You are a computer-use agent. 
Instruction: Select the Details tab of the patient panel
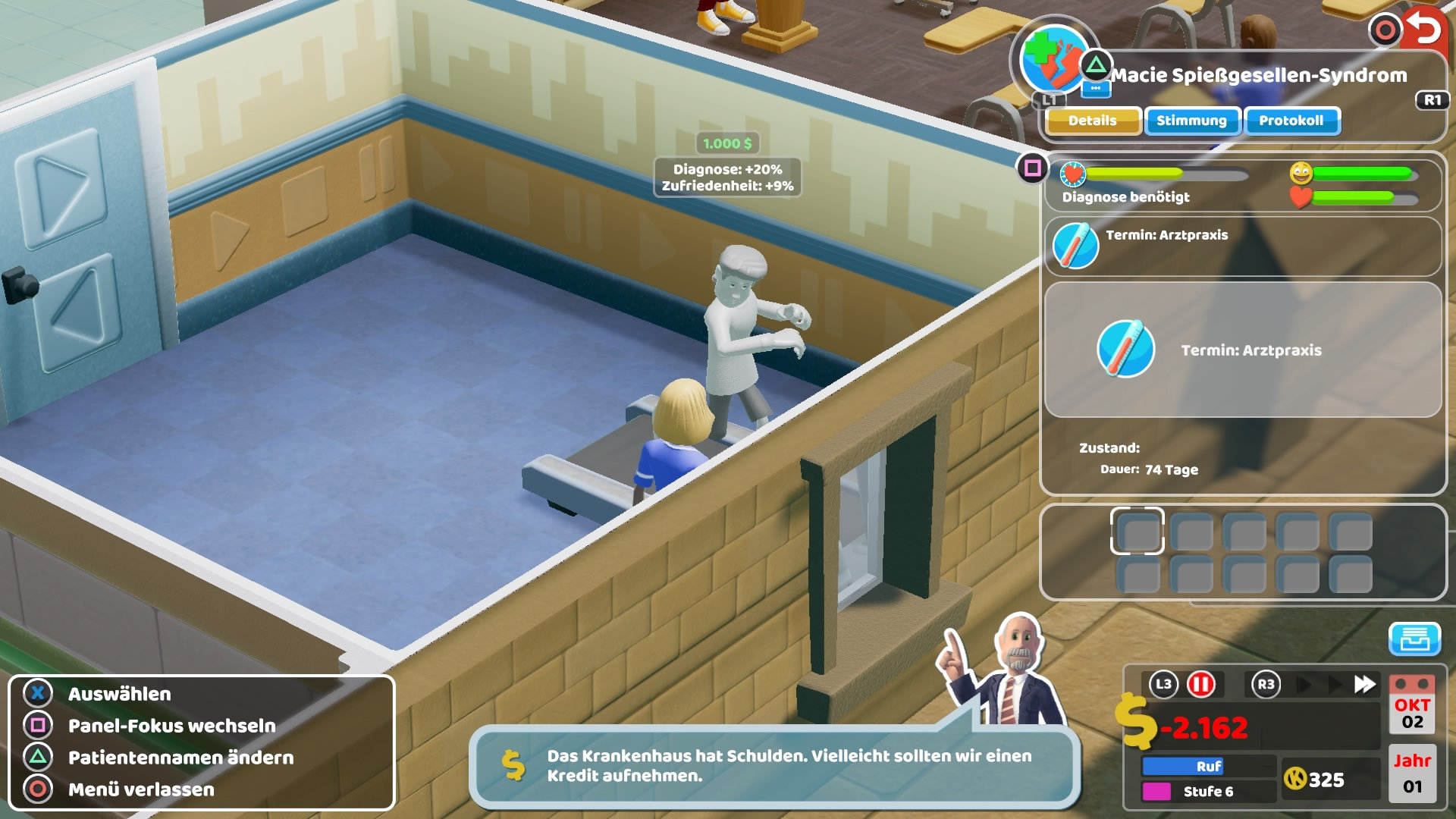coord(1092,121)
